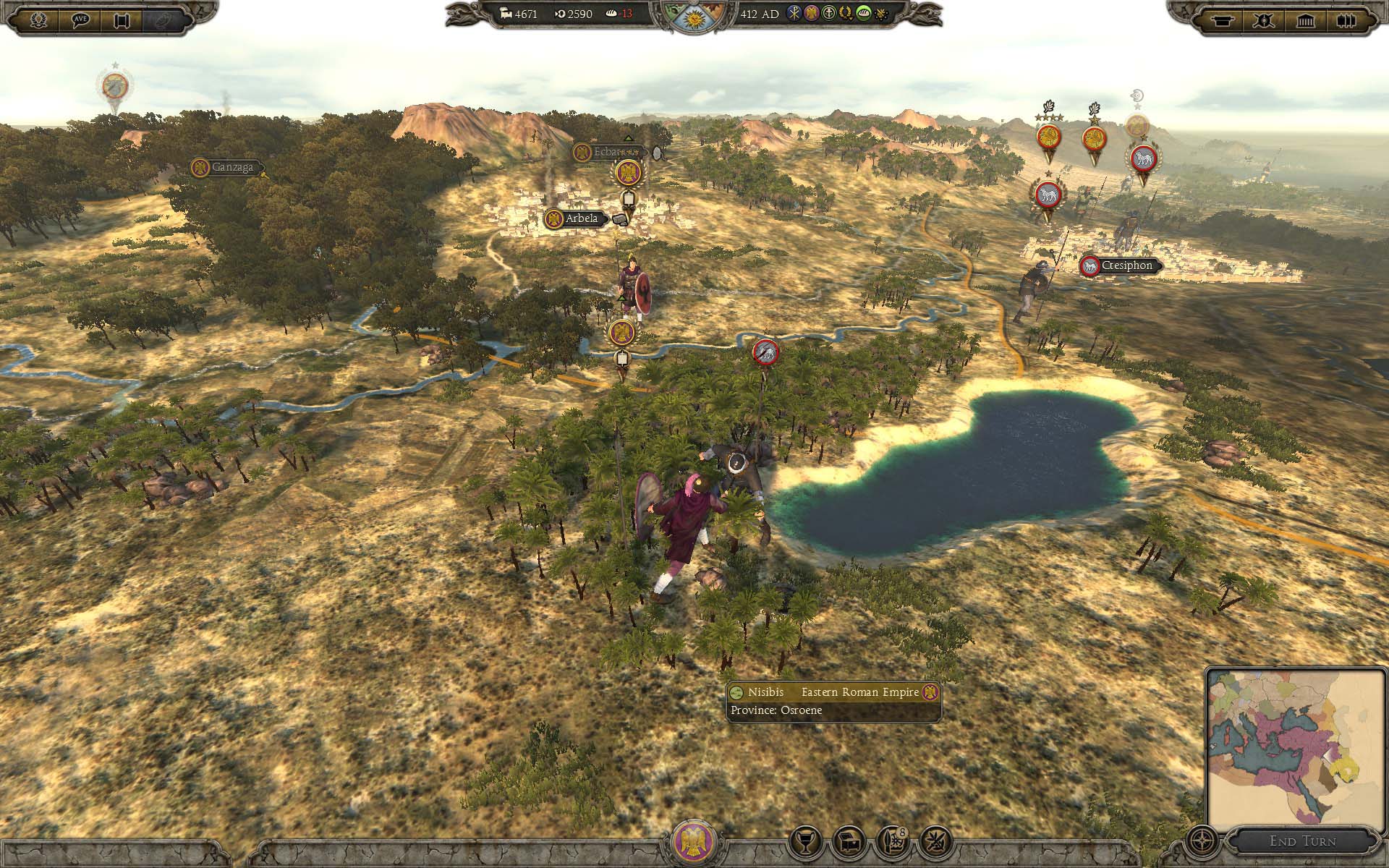Select the Ctesiphon settlement label
Screen dimensions: 1389x868
click(1126, 266)
